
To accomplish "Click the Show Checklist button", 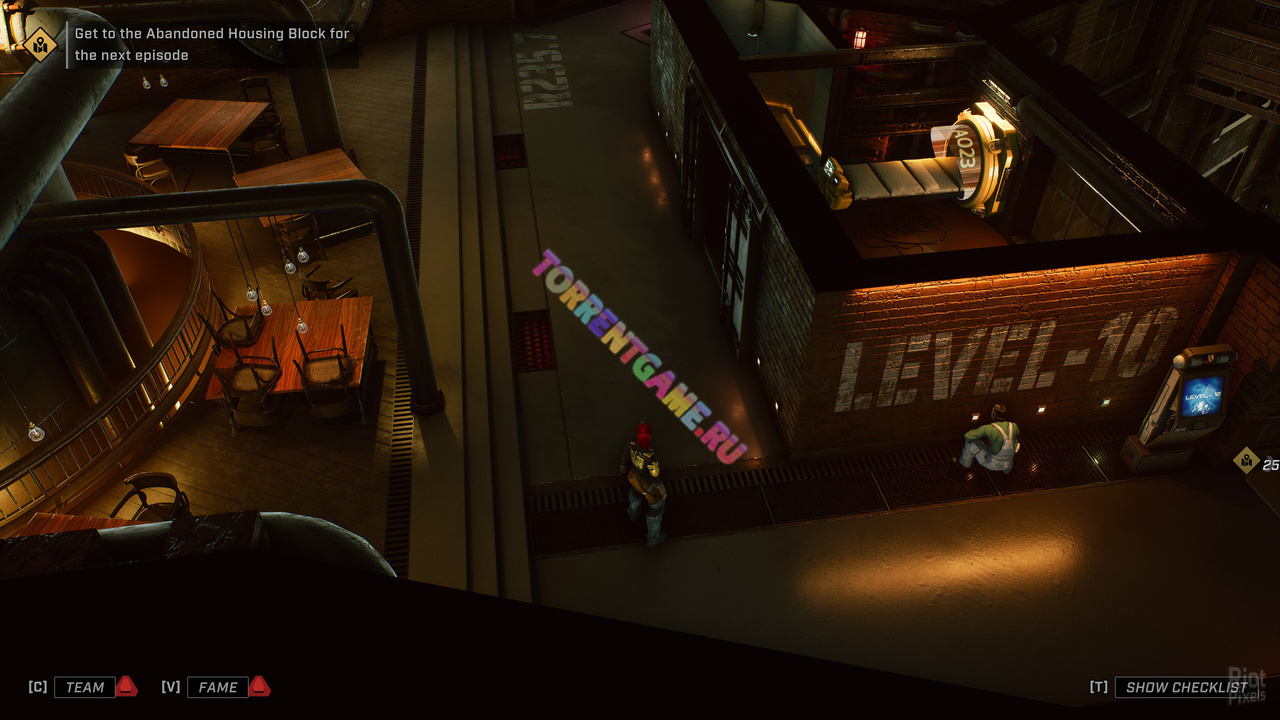I will pyautogui.click(x=1186, y=687).
